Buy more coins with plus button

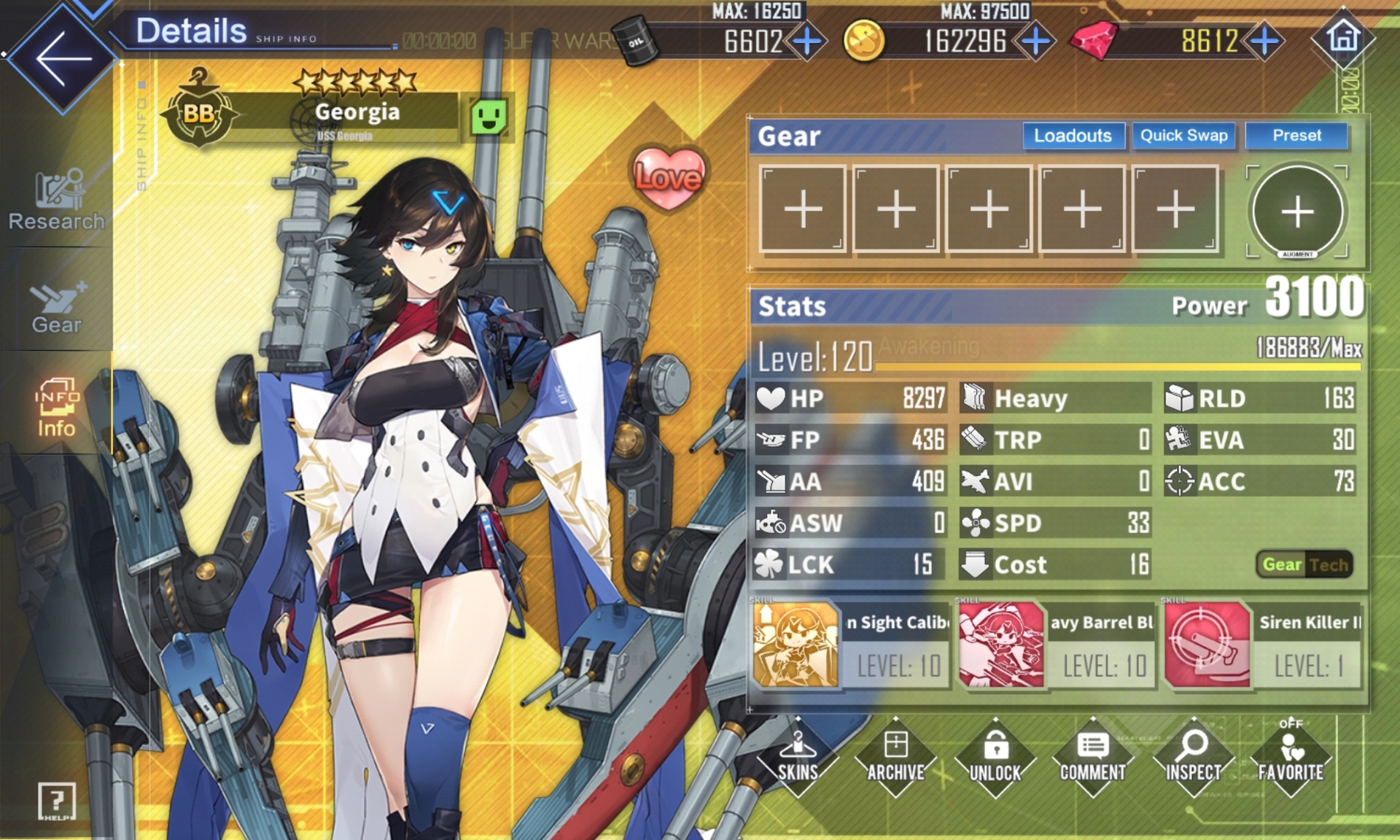coord(1035,42)
